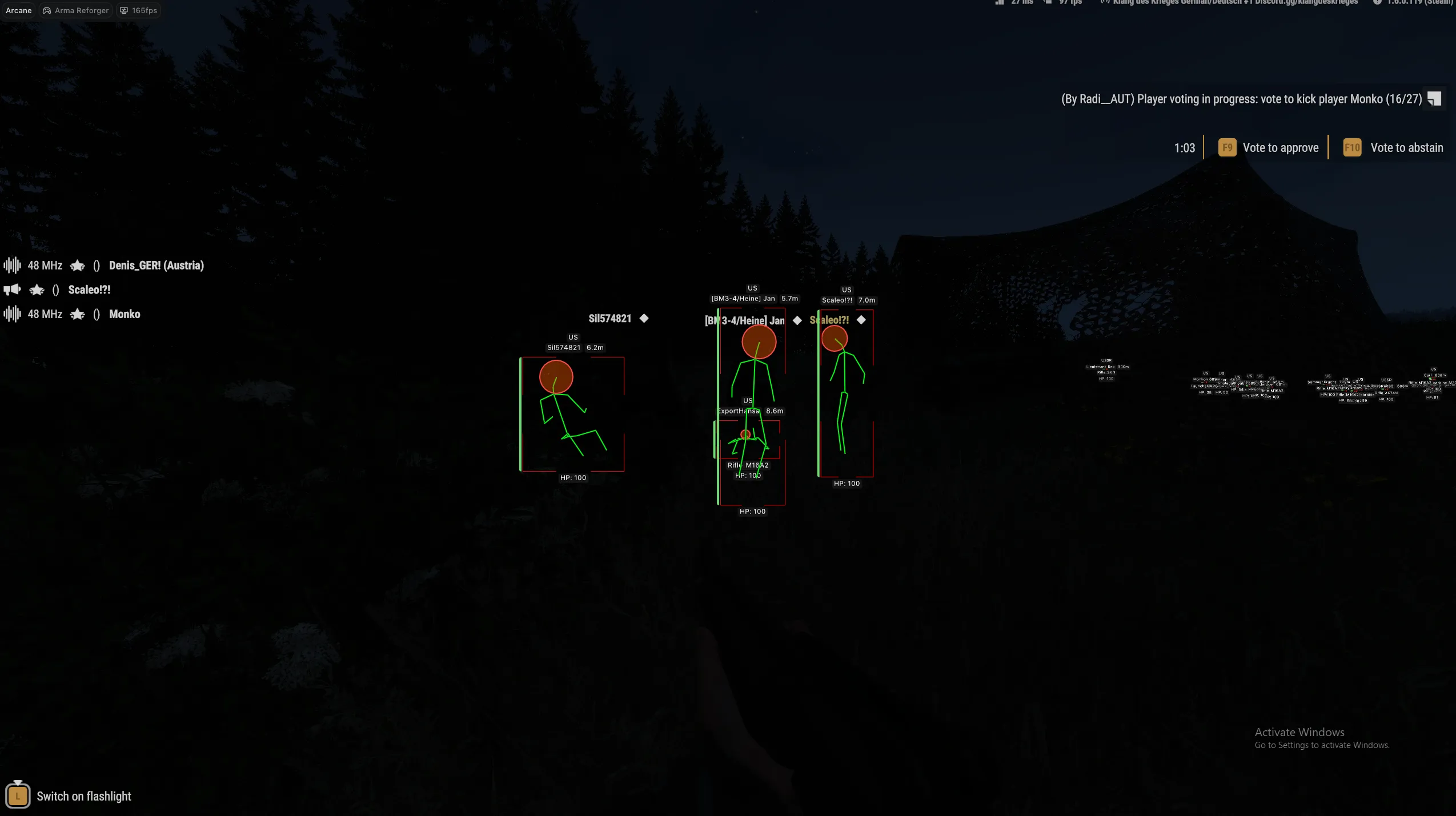
Task: Click the radio waveform icon beside Denis_GER!
Action: (x=13, y=265)
